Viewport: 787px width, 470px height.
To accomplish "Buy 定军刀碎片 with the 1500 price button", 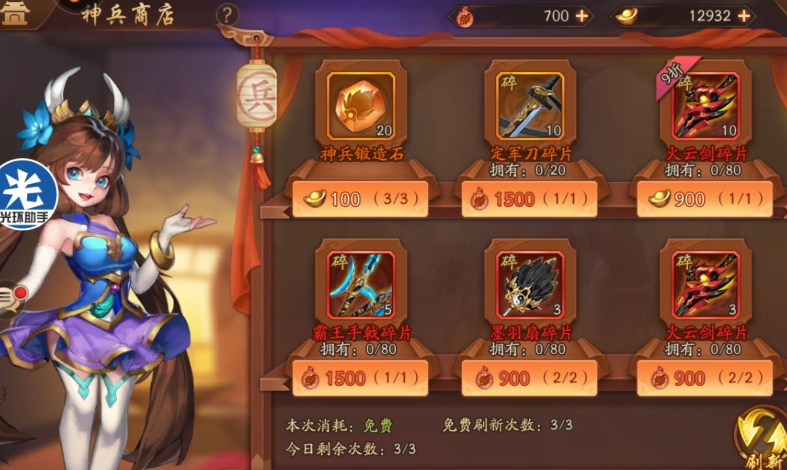I will pos(531,199).
